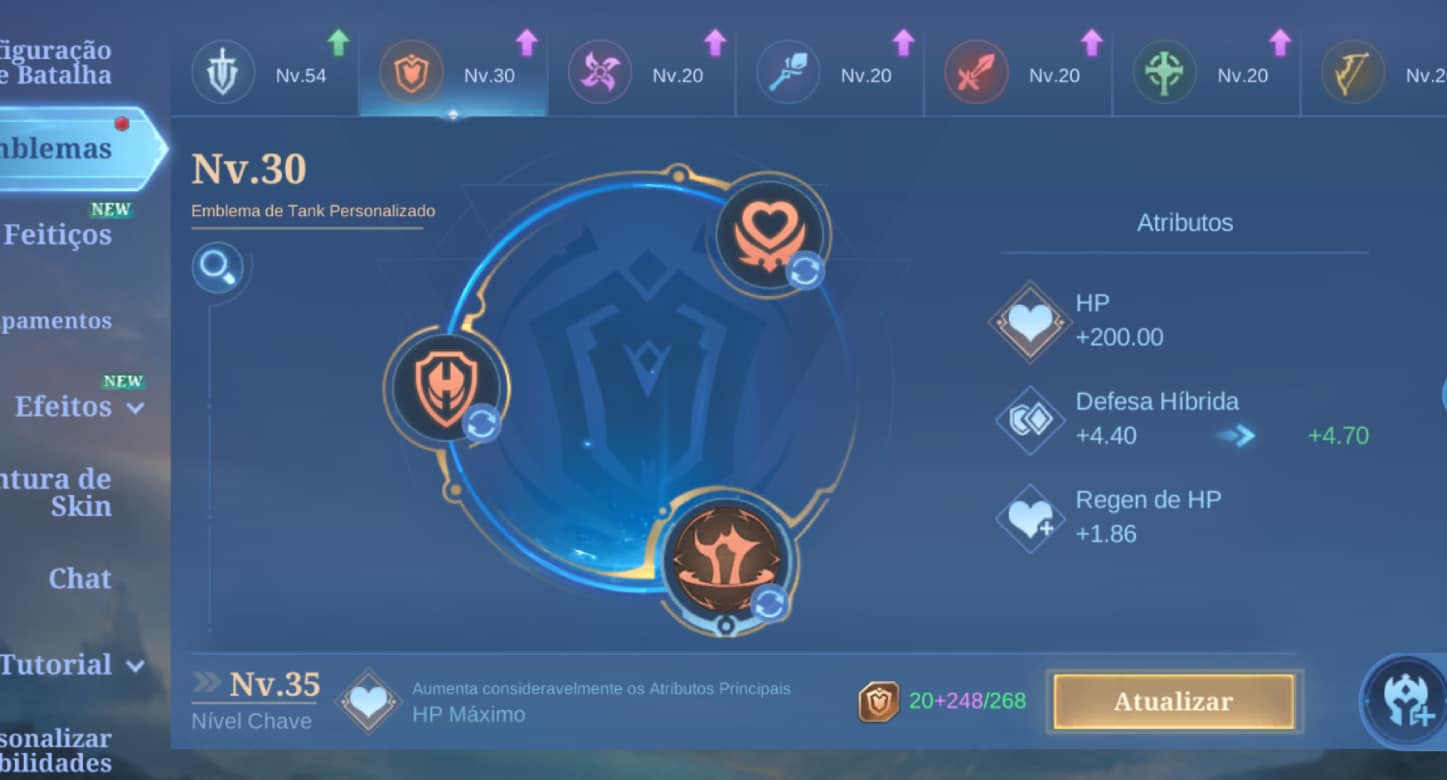Click the emblem shortcut icon at bottom right

tap(1403, 702)
